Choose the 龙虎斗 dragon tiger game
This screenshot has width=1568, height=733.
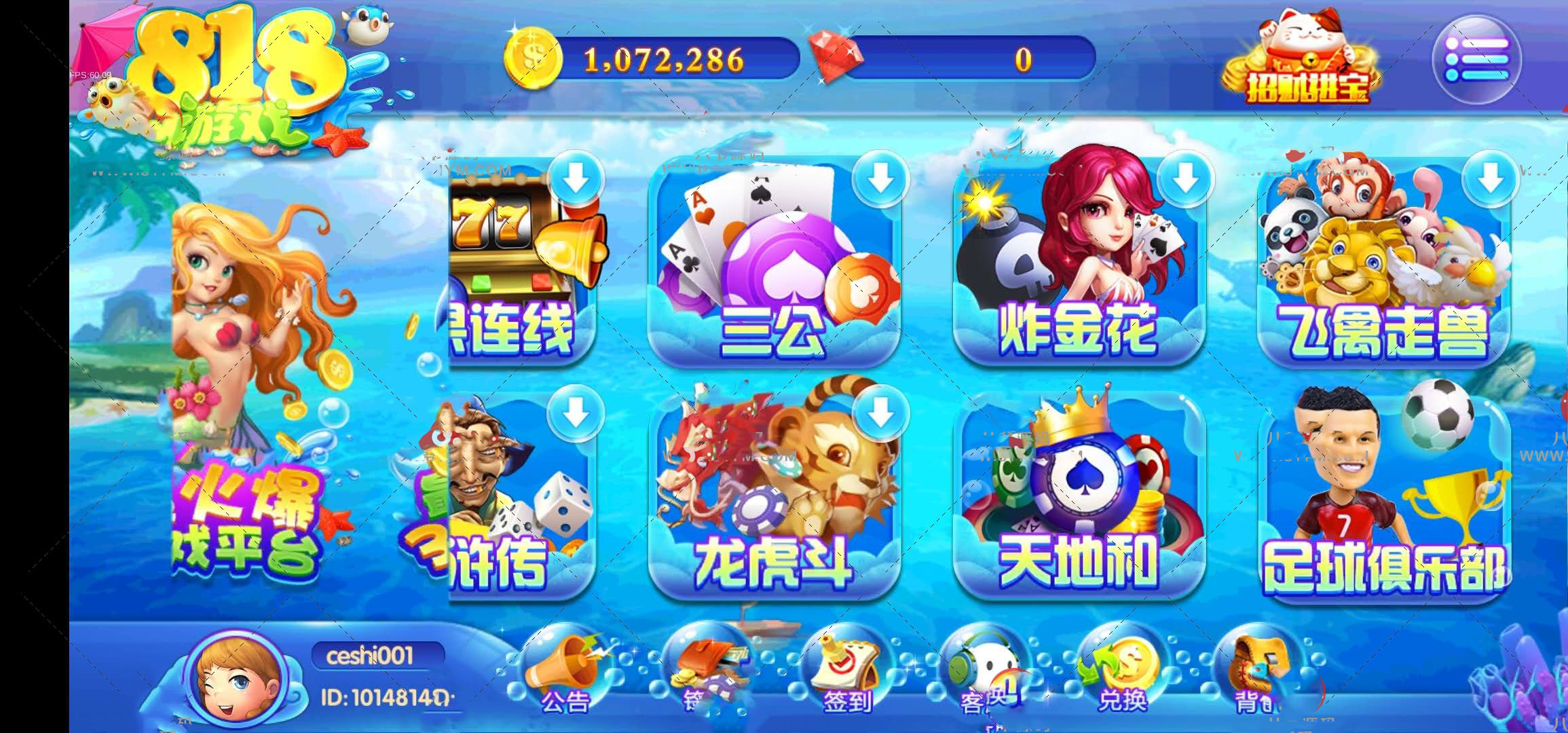tap(774, 495)
